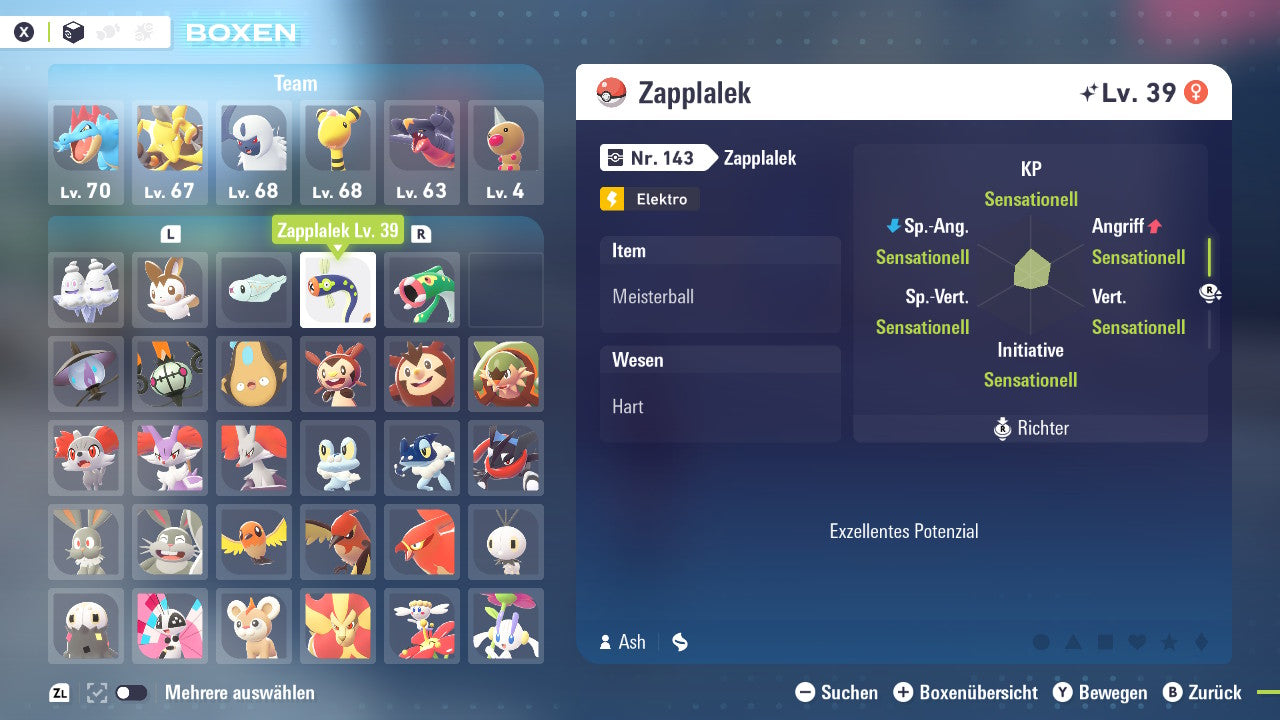
Task: Toggle the star marking for Zapplalek
Action: [1171, 642]
